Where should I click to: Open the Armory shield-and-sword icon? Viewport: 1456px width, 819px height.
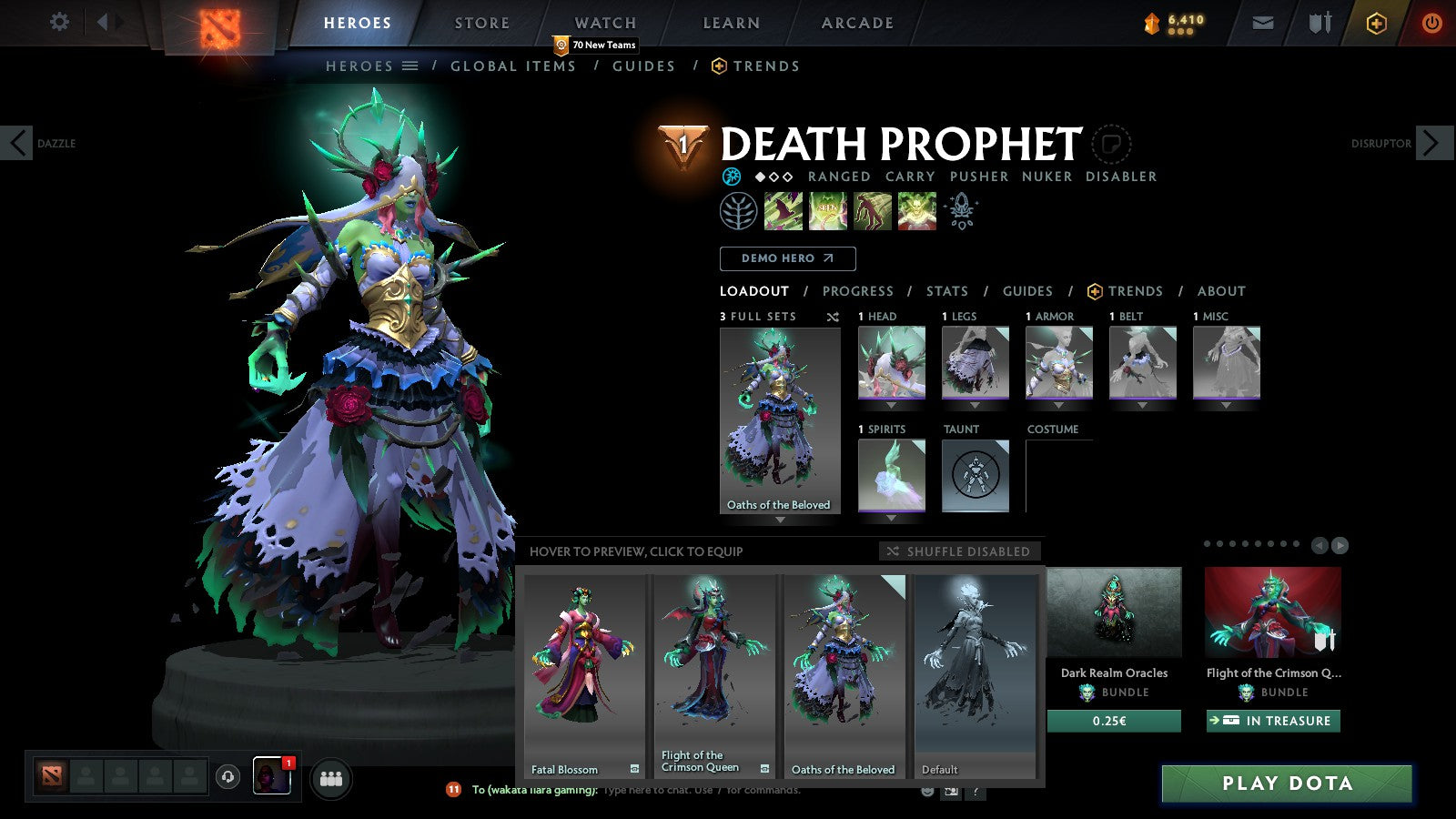tap(1319, 23)
